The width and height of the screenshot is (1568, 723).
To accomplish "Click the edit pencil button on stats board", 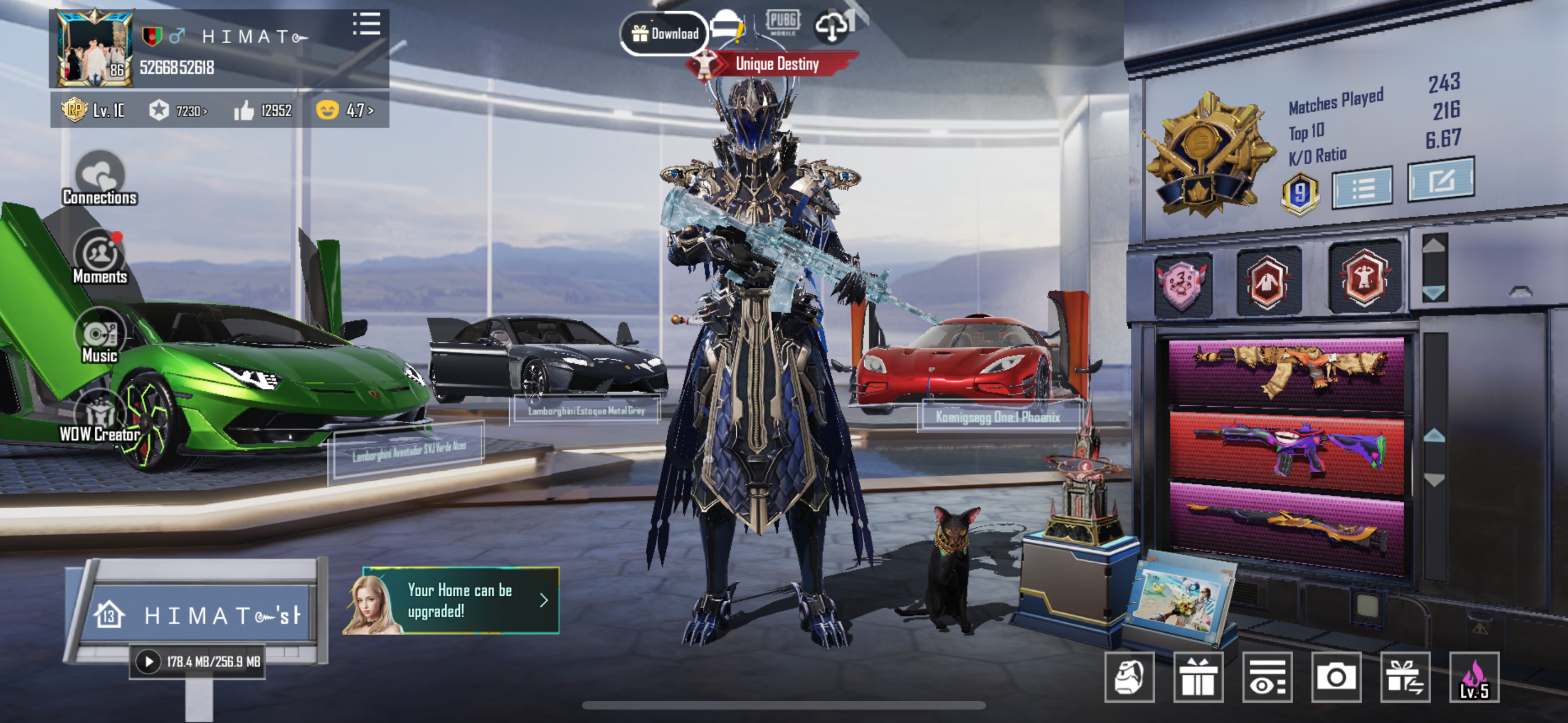I will [x=1440, y=180].
